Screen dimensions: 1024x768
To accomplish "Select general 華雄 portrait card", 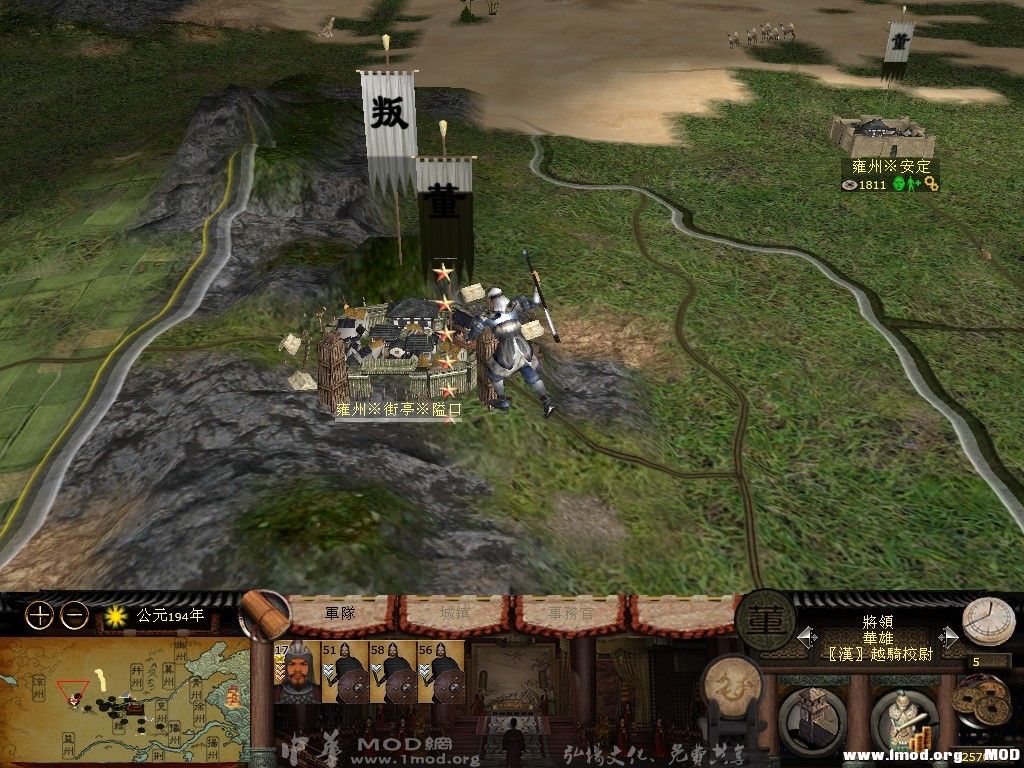I will [x=295, y=672].
